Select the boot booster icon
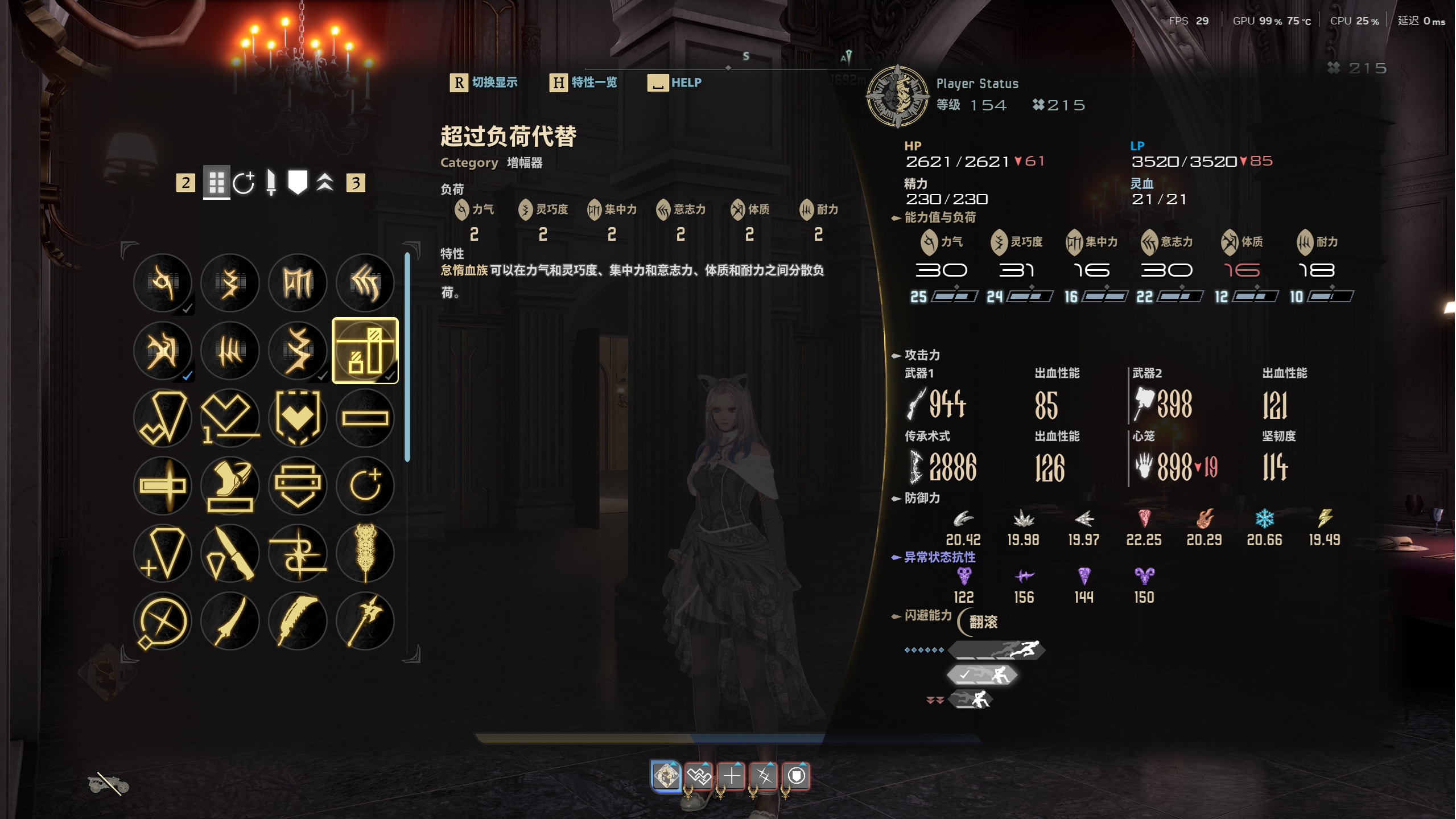The height and width of the screenshot is (819, 1456). click(230, 485)
